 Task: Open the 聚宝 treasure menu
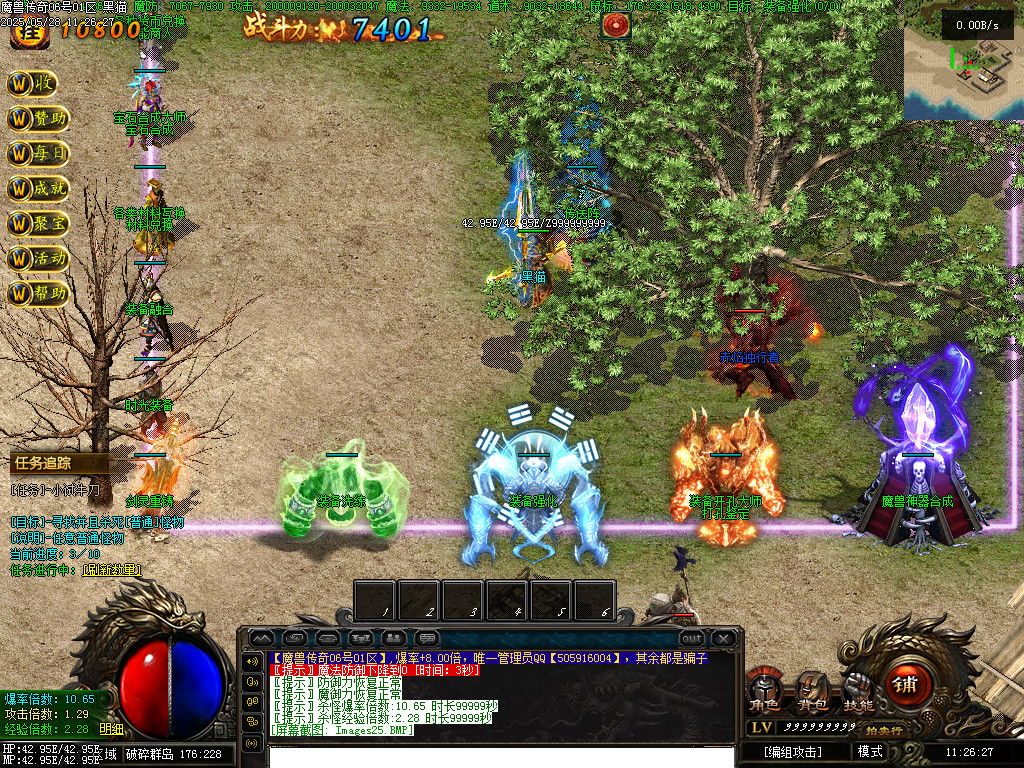click(x=38, y=223)
